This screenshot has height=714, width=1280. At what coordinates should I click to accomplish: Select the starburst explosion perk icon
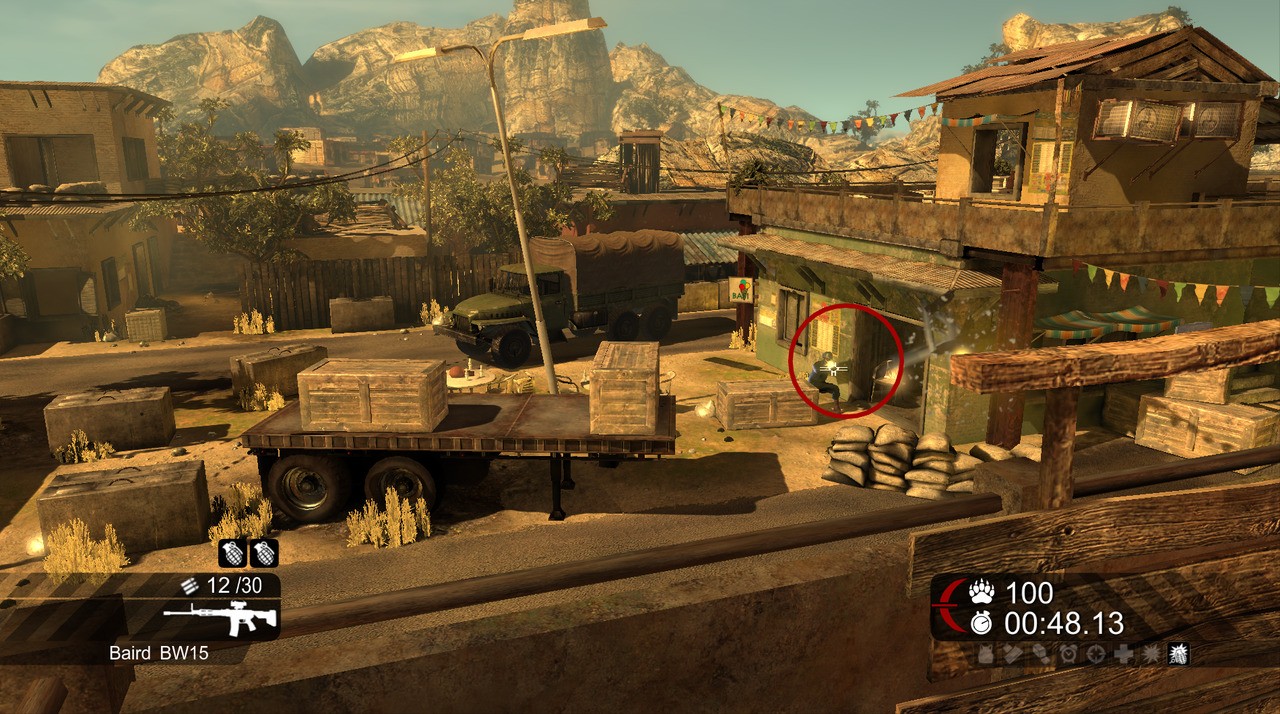(1151, 654)
